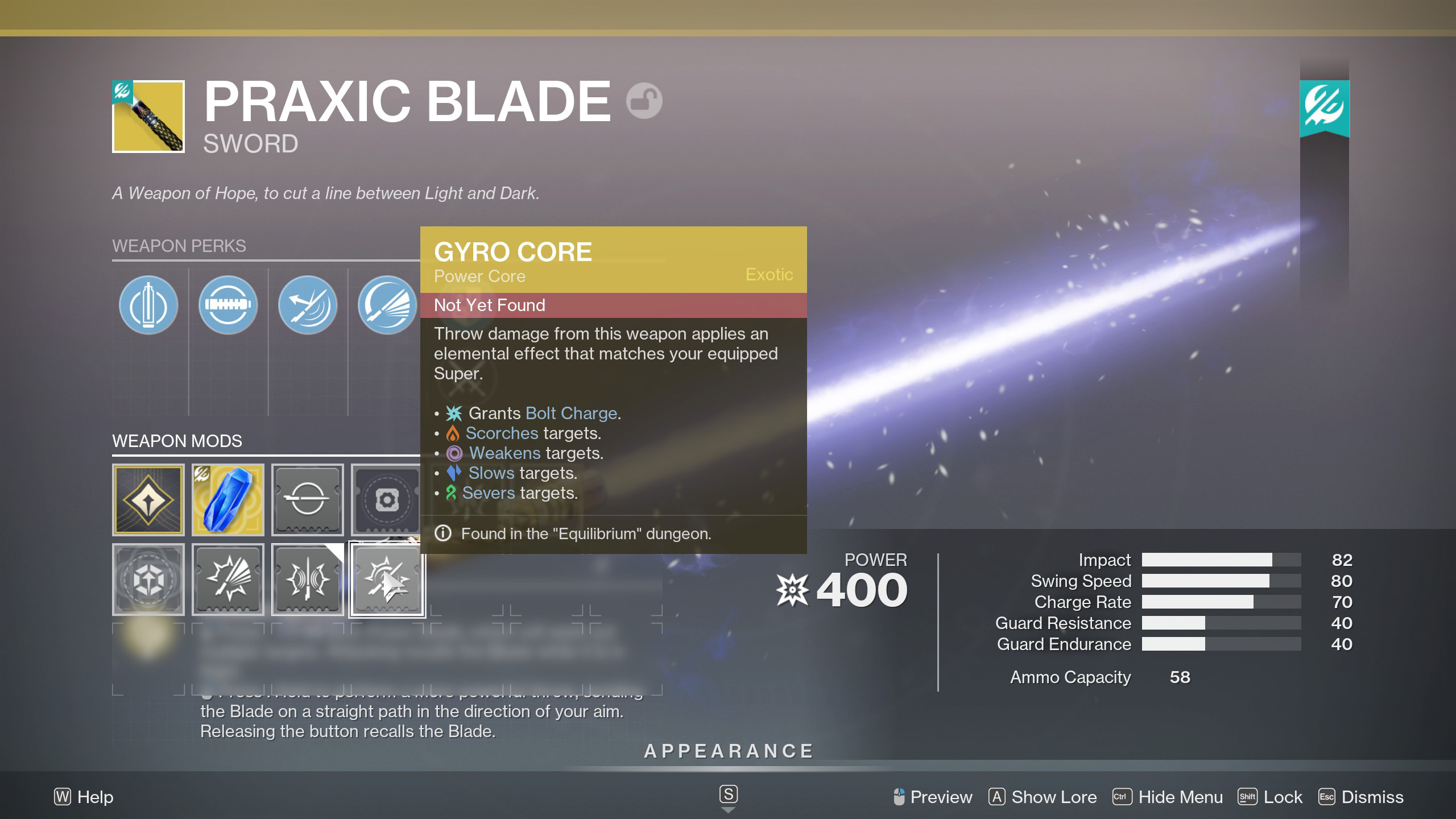Open the gold diamond ornament slot
Screen dimensions: 1456x819
click(148, 500)
